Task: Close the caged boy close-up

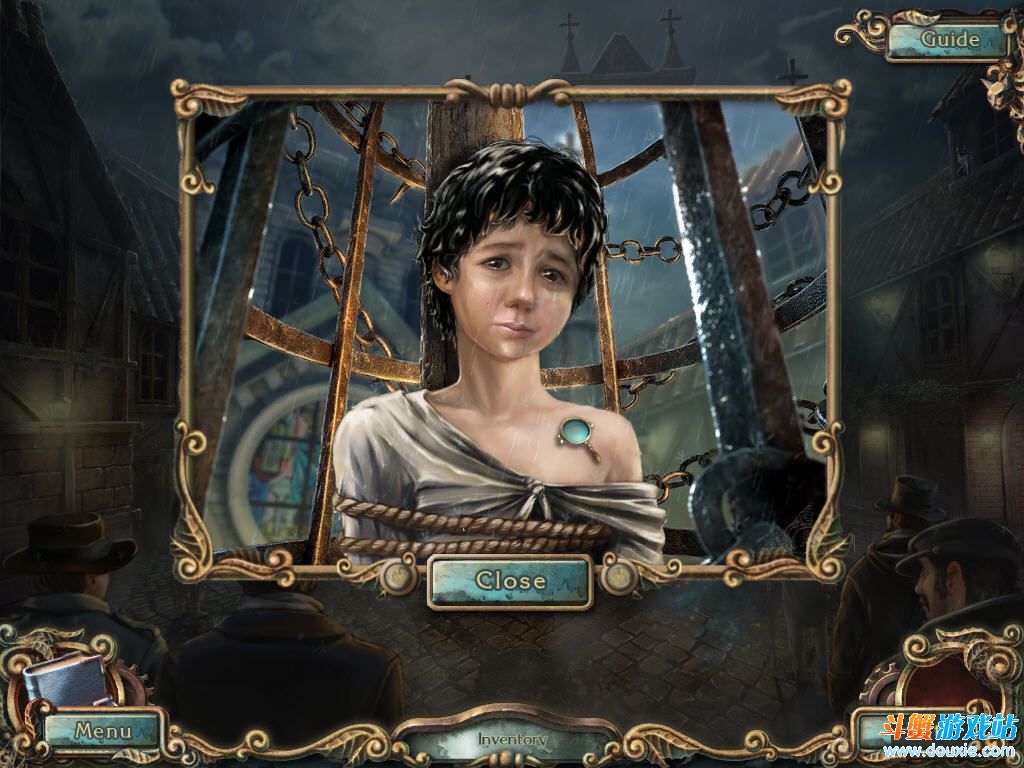Action: tap(510, 581)
